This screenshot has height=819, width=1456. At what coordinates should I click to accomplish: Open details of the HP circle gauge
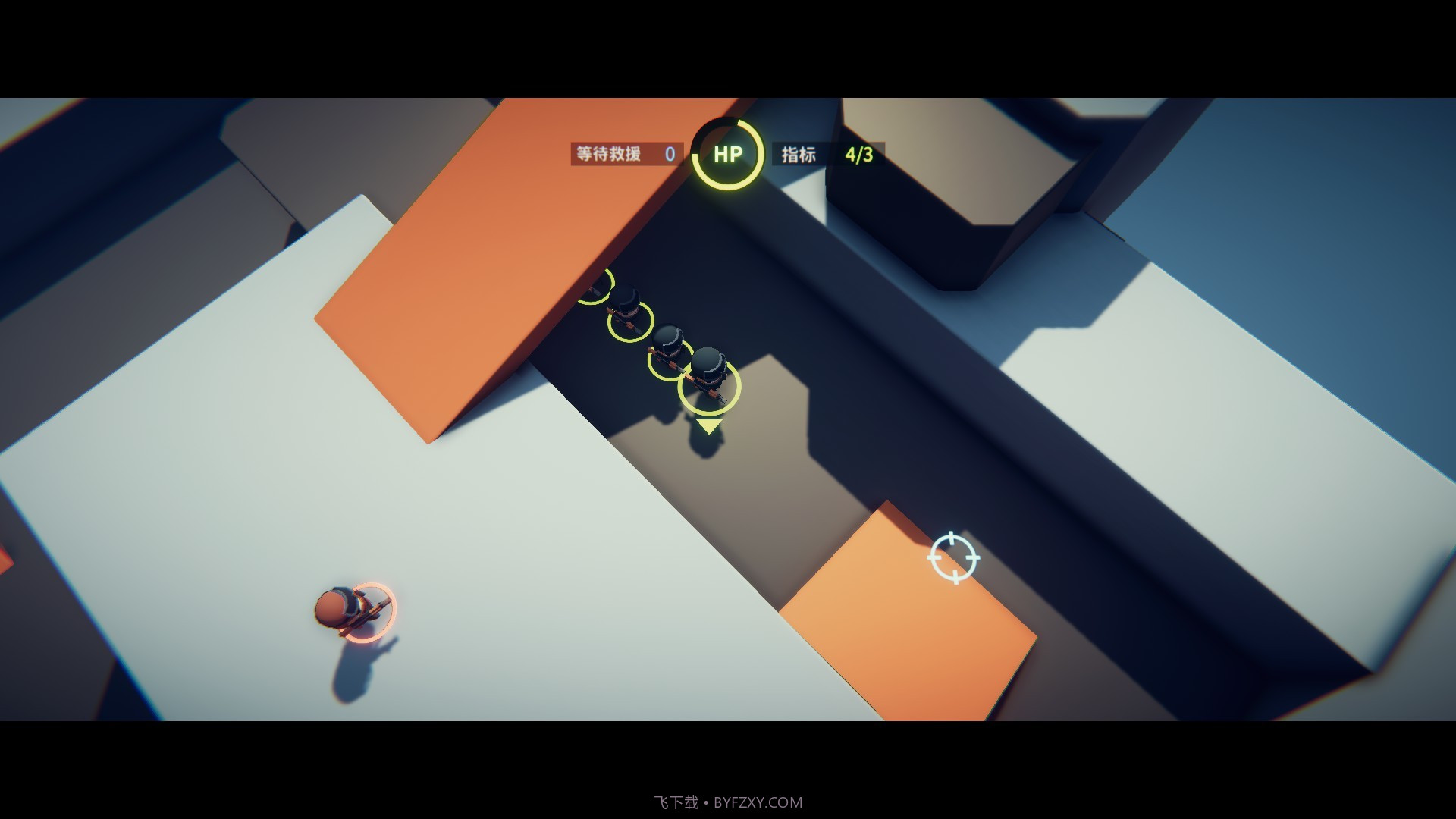726,154
